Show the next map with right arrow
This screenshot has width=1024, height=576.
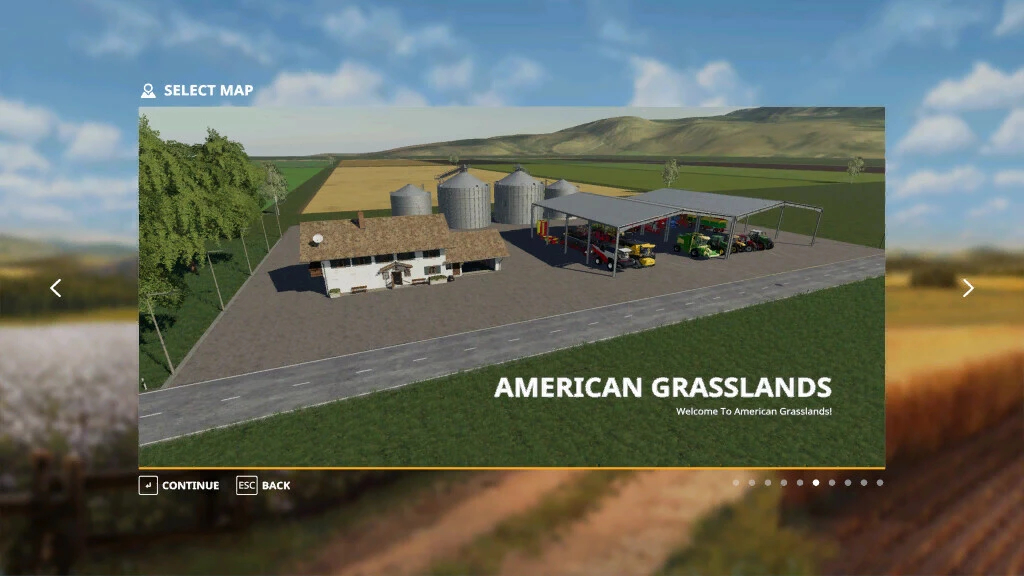[x=967, y=288]
